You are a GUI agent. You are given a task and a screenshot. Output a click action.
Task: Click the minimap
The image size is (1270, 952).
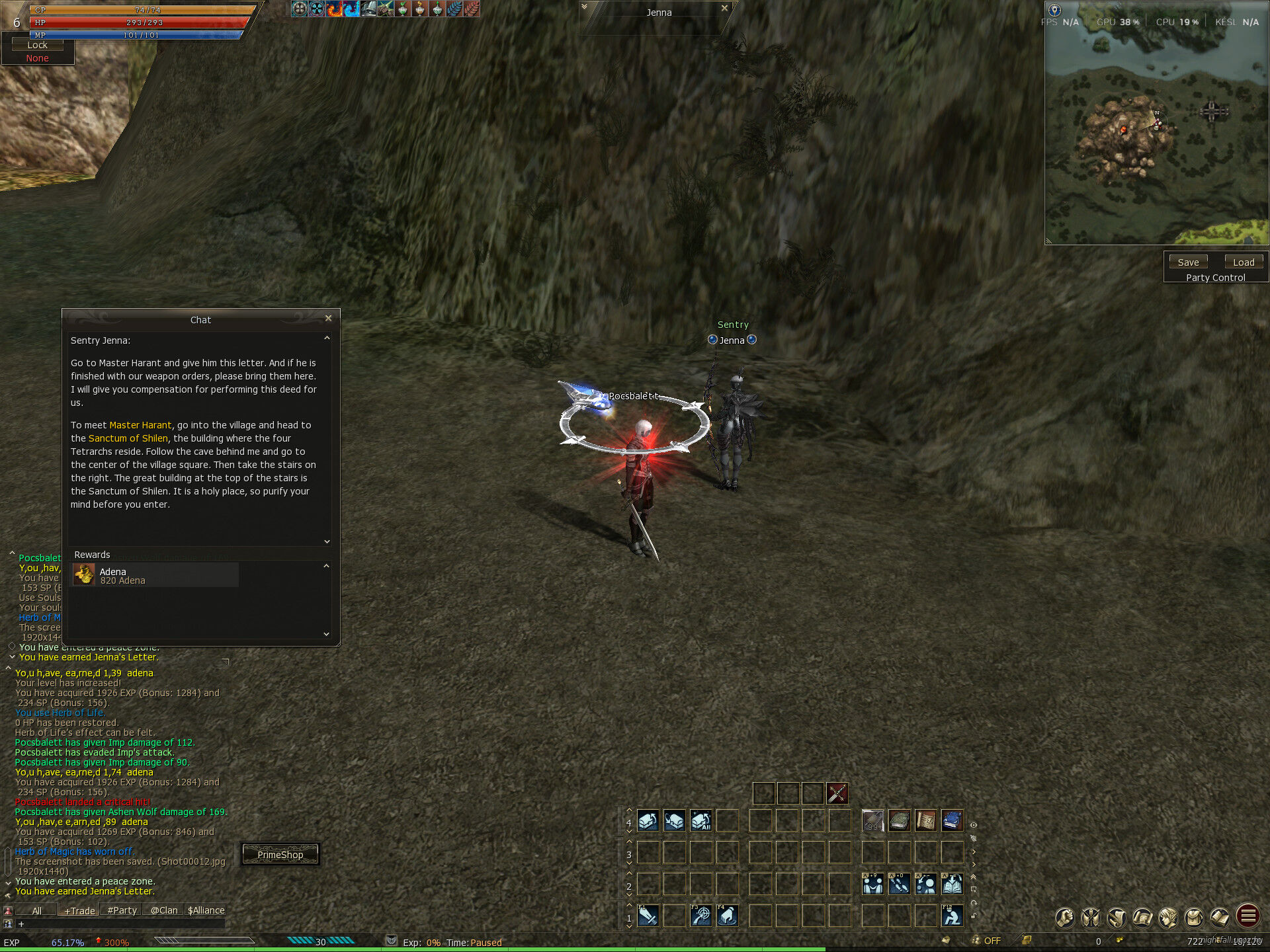[x=1156, y=132]
